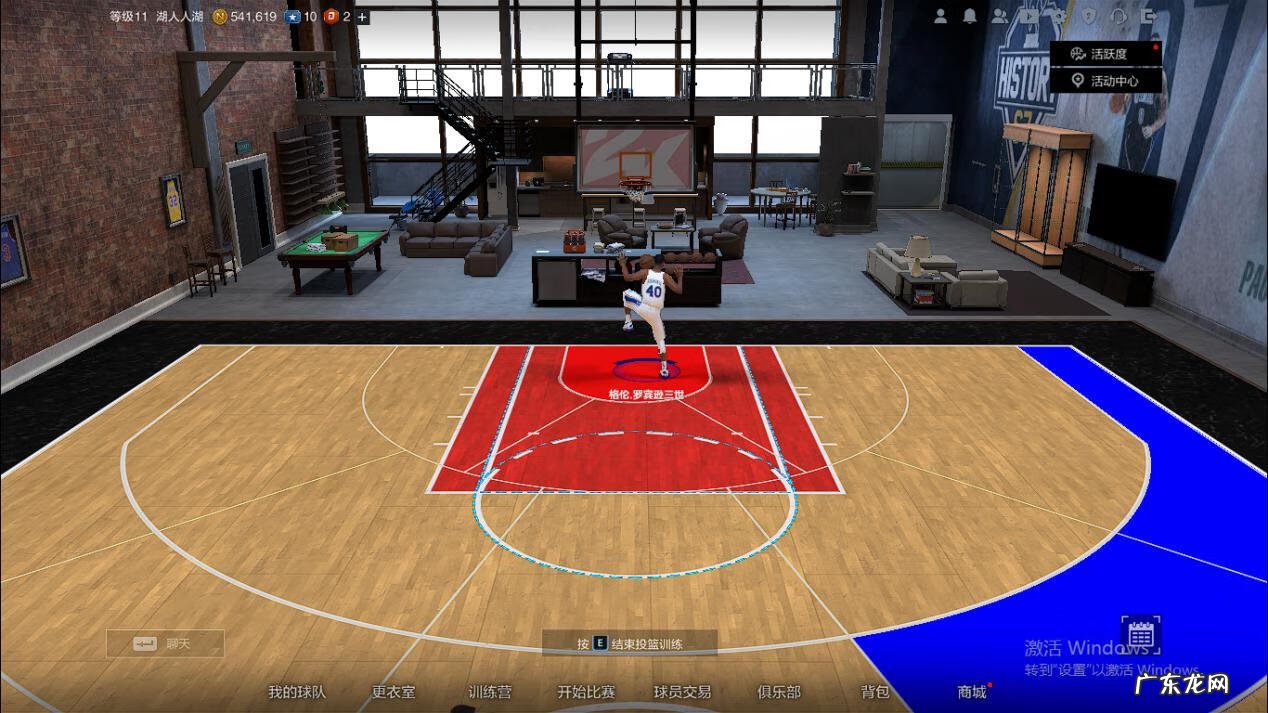Select 开始比赛 (Start Match)
Image resolution: width=1268 pixels, height=713 pixels.
pos(586,692)
